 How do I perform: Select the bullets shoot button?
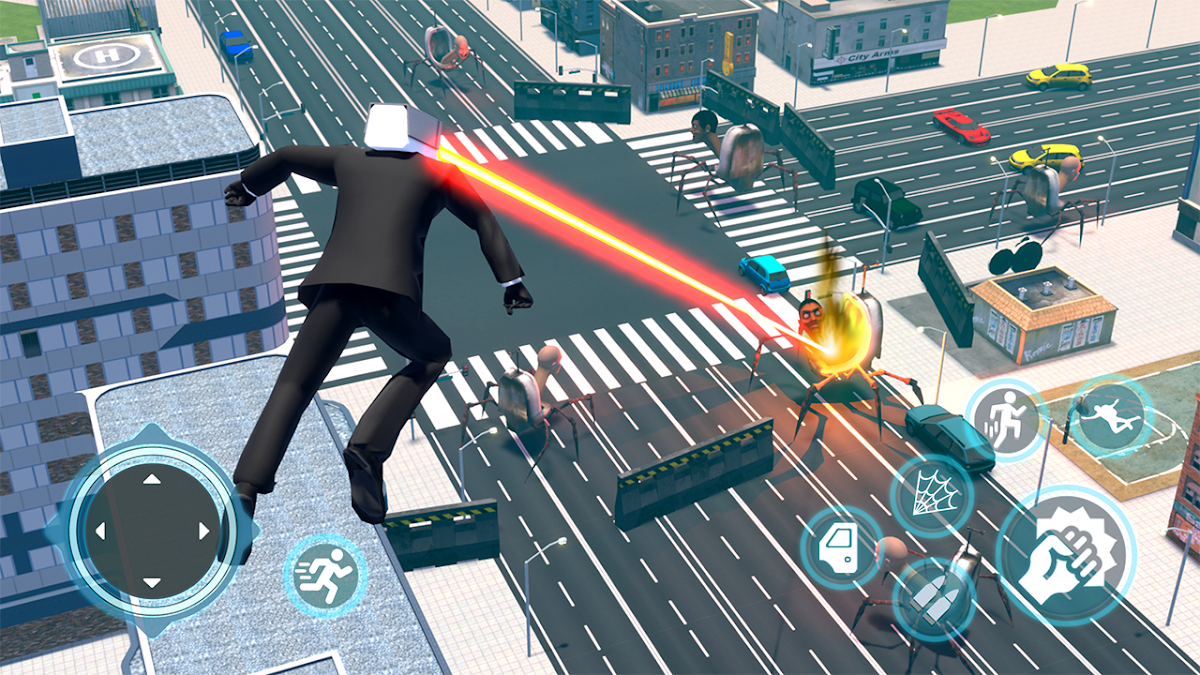coord(933,600)
